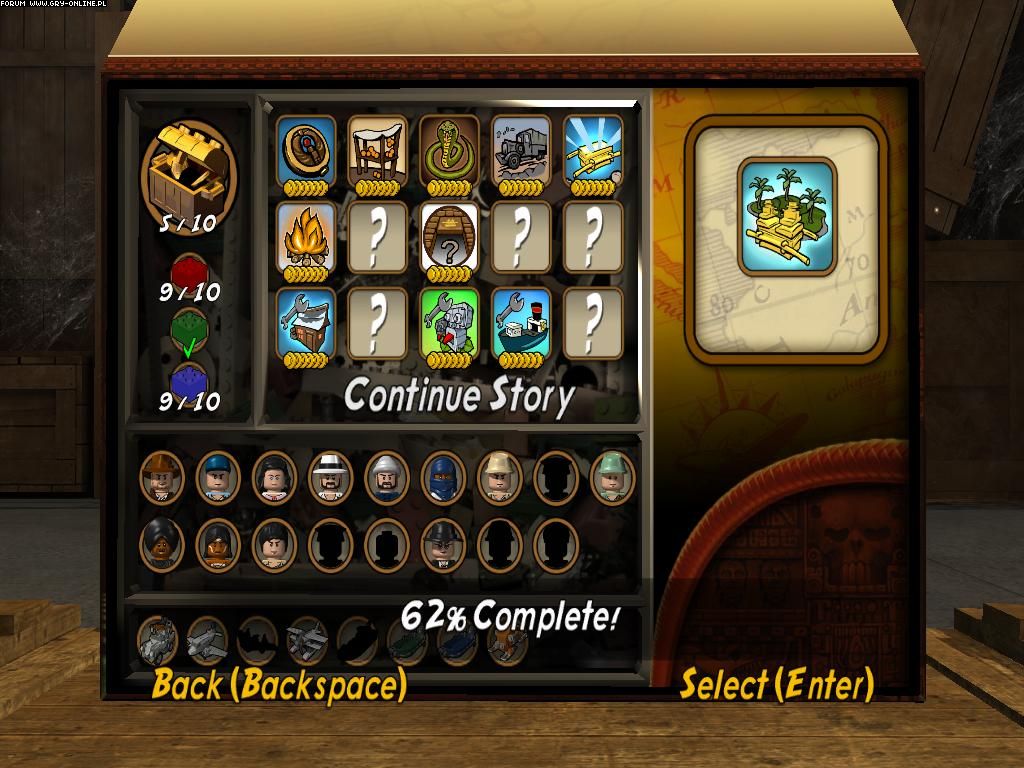Click the Continue Story option
This screenshot has height=768, width=1024.
tap(458, 396)
